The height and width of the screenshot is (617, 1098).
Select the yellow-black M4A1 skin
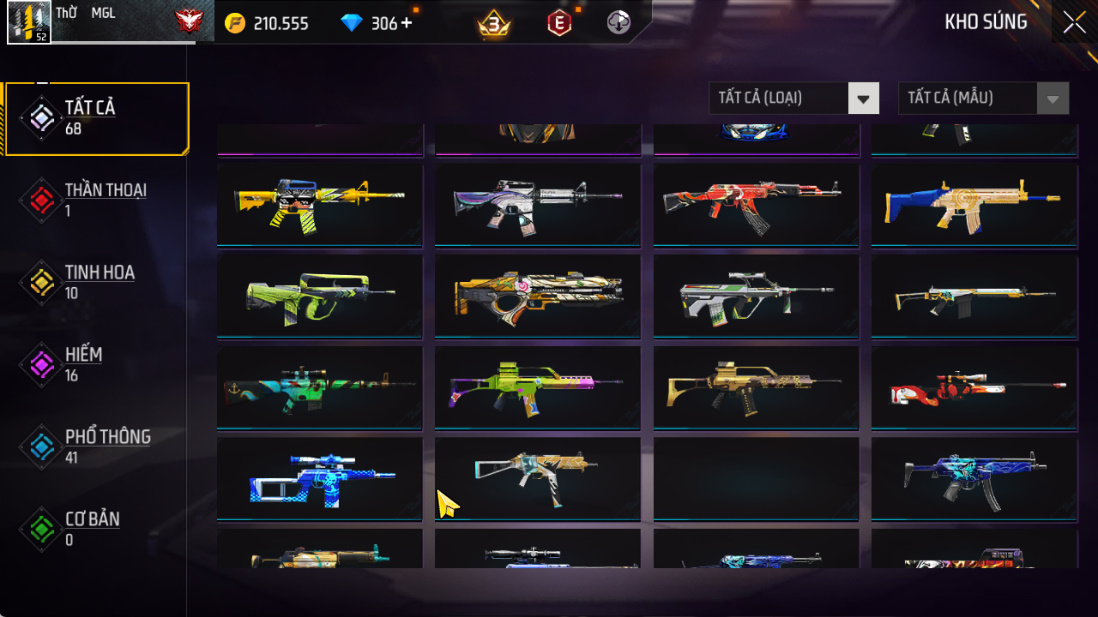pyautogui.click(x=320, y=204)
